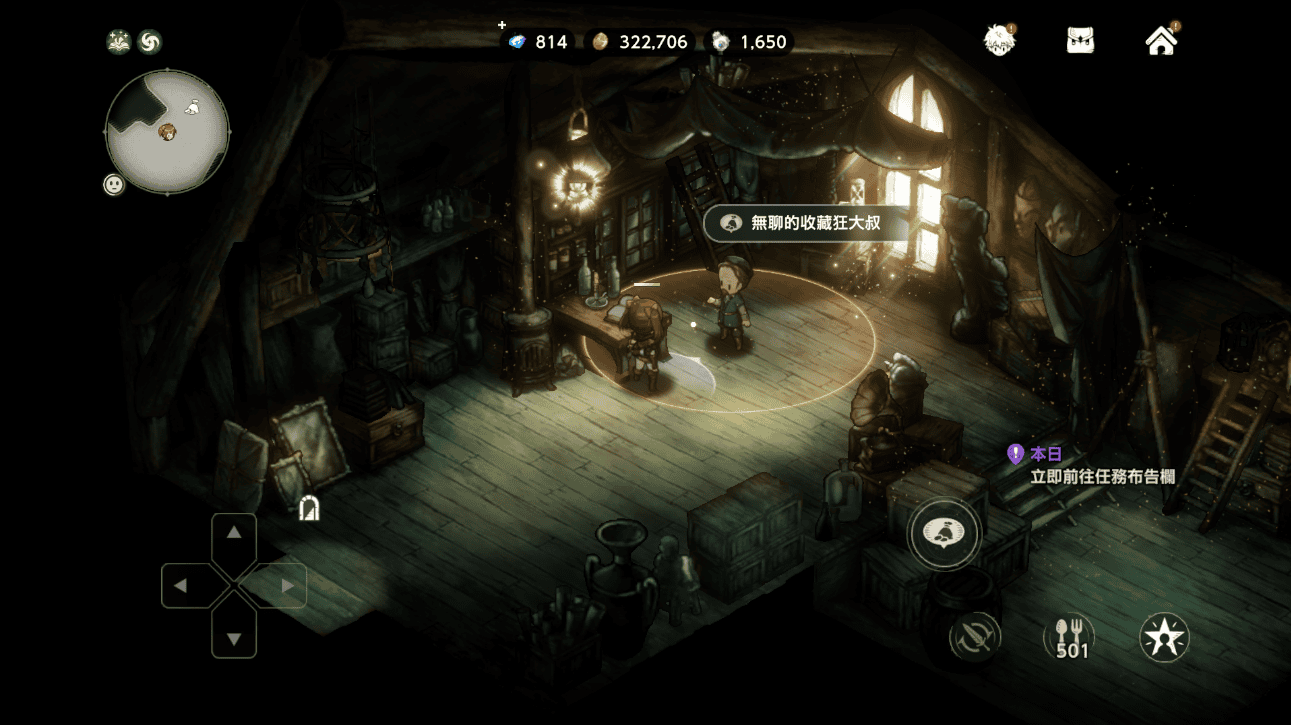Move left with the D-pad arrow
Viewport: 1291px width, 725px height.
pyautogui.click(x=182, y=586)
